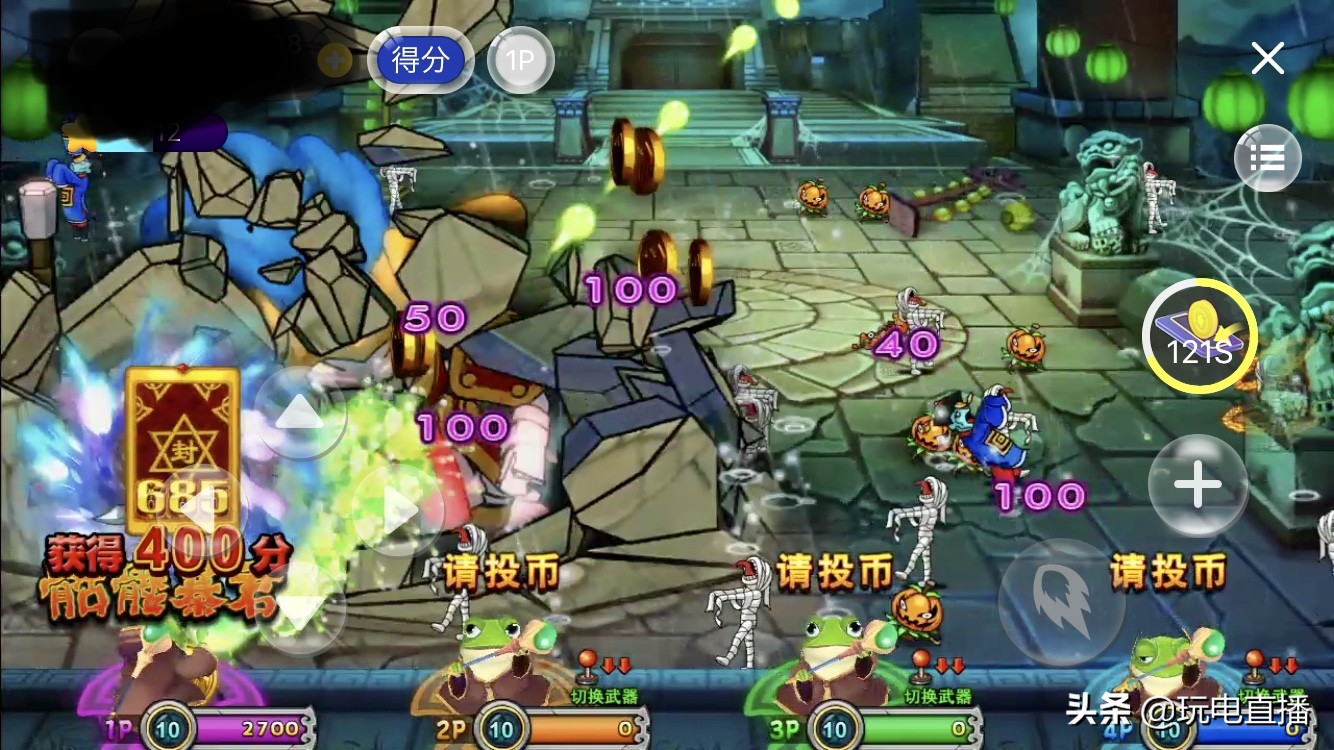Screen dimensions: 1334x750
Task: Tap the blue 得分 score button
Action: 420,61
